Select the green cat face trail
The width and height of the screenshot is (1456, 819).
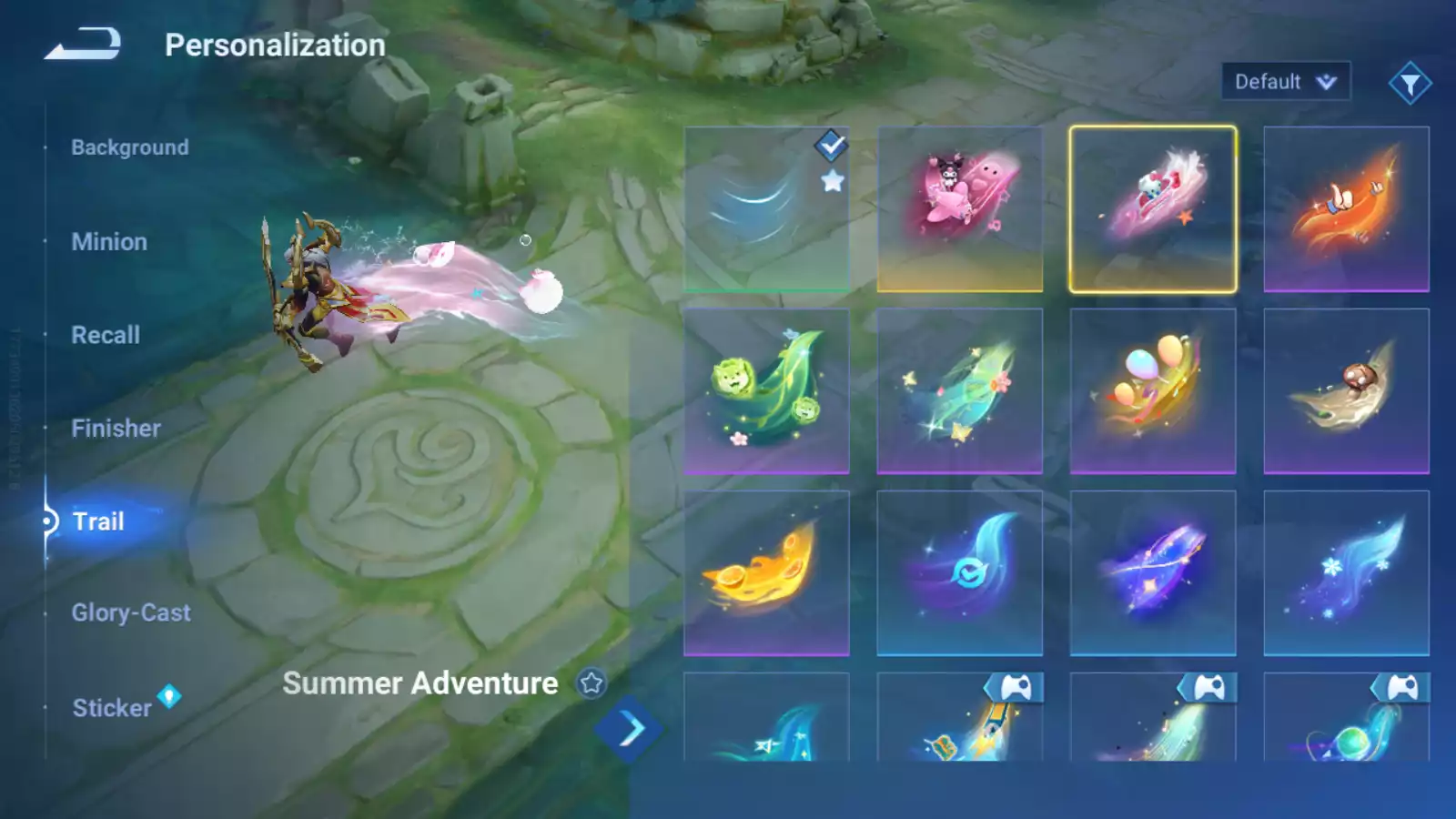[x=766, y=391]
